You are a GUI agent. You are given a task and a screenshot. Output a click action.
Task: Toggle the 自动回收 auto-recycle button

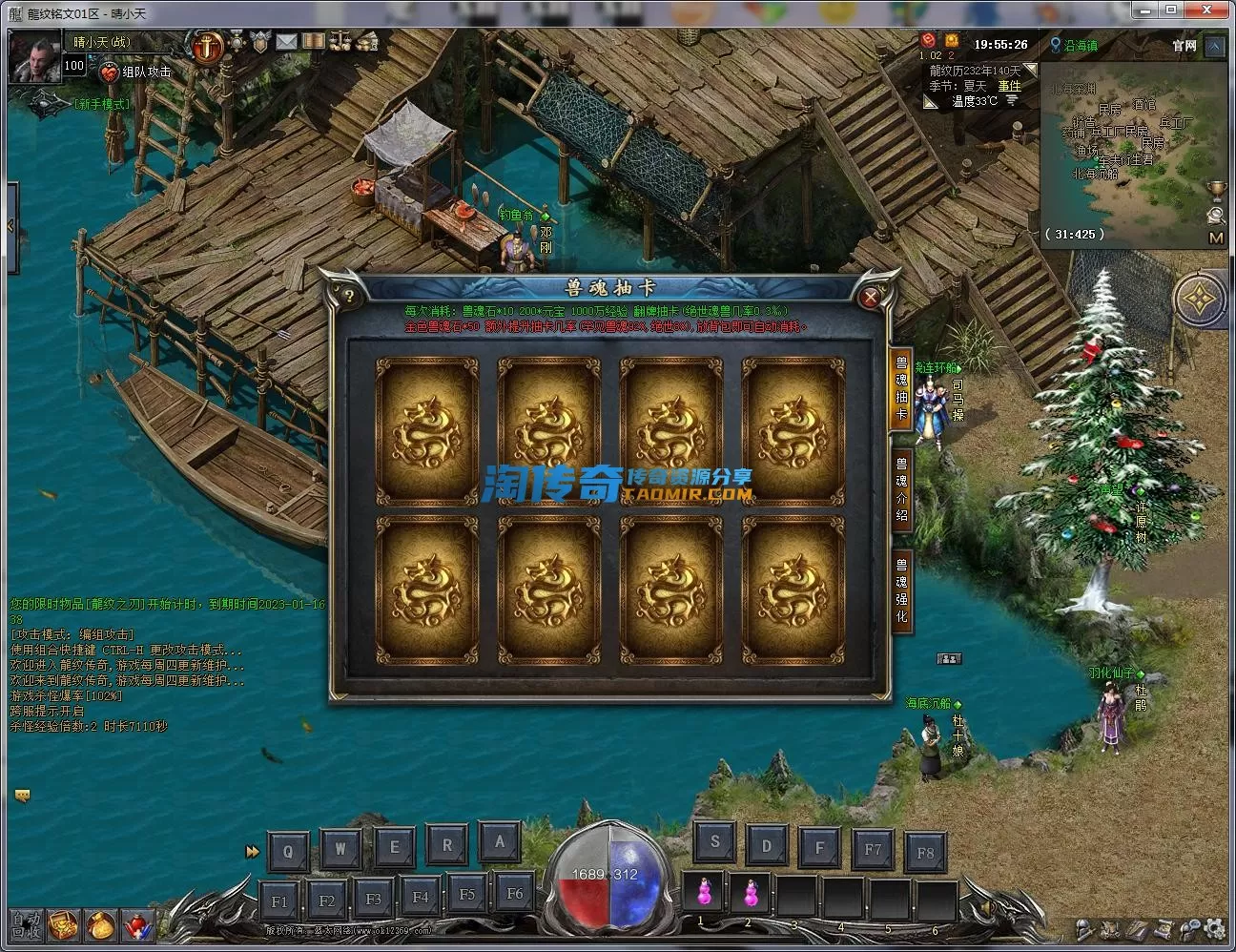tap(26, 924)
